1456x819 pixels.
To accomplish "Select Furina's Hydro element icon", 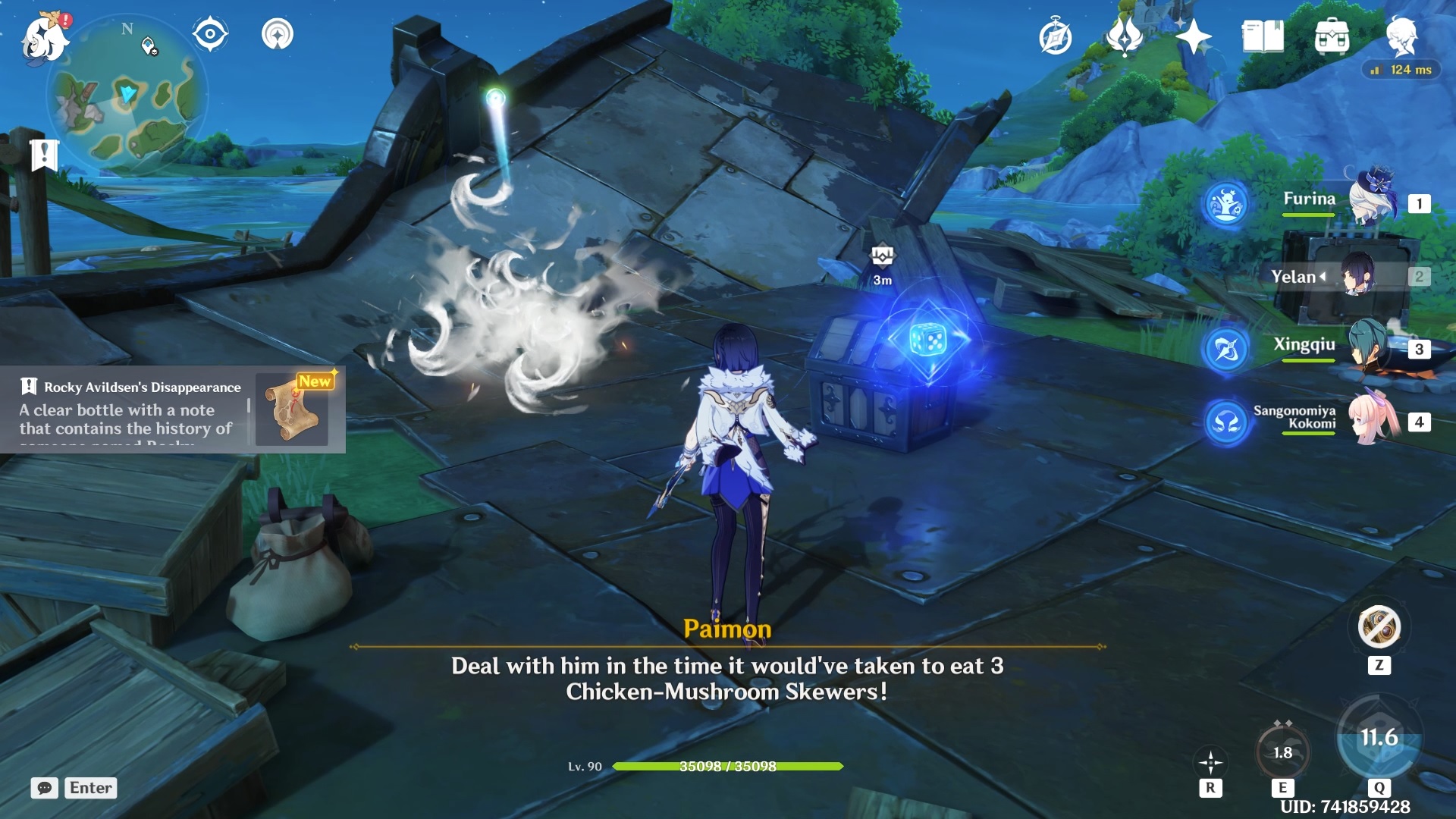I will click(1226, 205).
